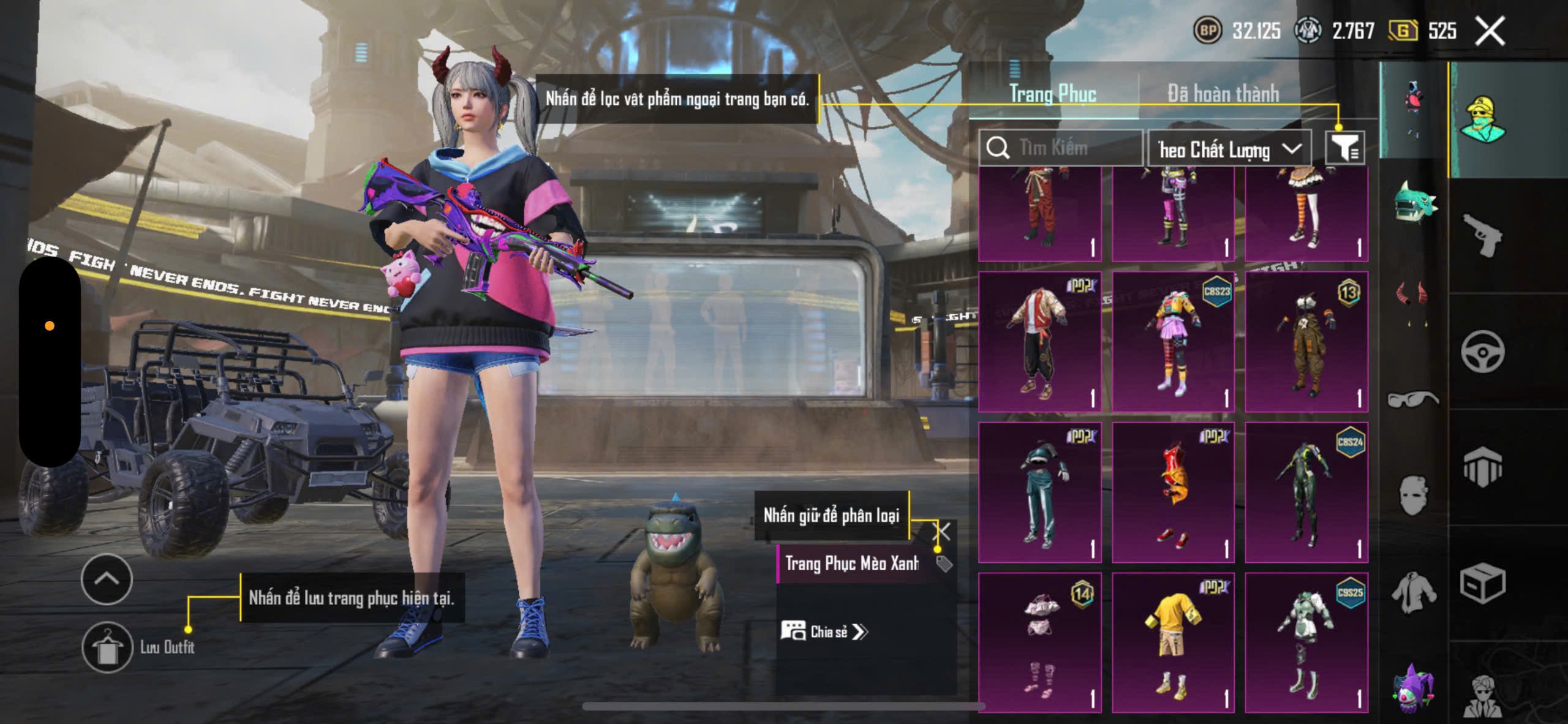The height and width of the screenshot is (724, 1568).
Task: Switch to the Trang Phục tab
Action: tap(1052, 94)
